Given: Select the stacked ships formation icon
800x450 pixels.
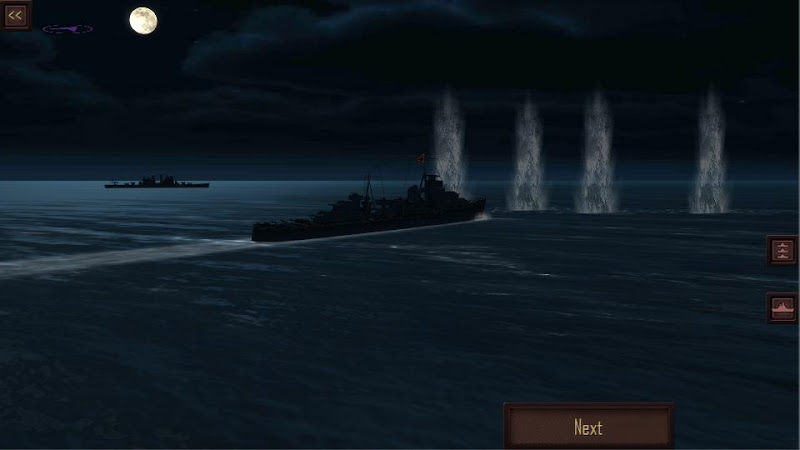Looking at the screenshot, I should [x=782, y=250].
